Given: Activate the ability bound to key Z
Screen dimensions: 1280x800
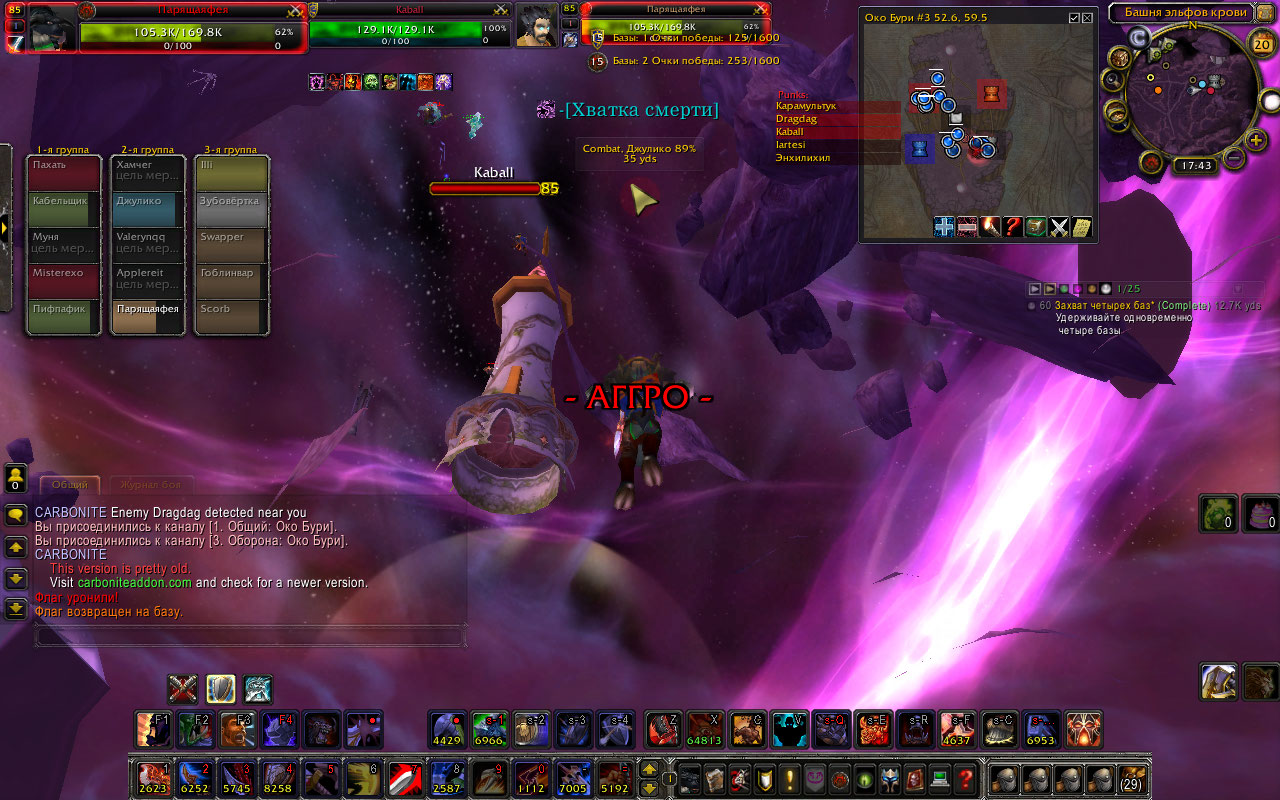Looking at the screenshot, I should point(663,729).
